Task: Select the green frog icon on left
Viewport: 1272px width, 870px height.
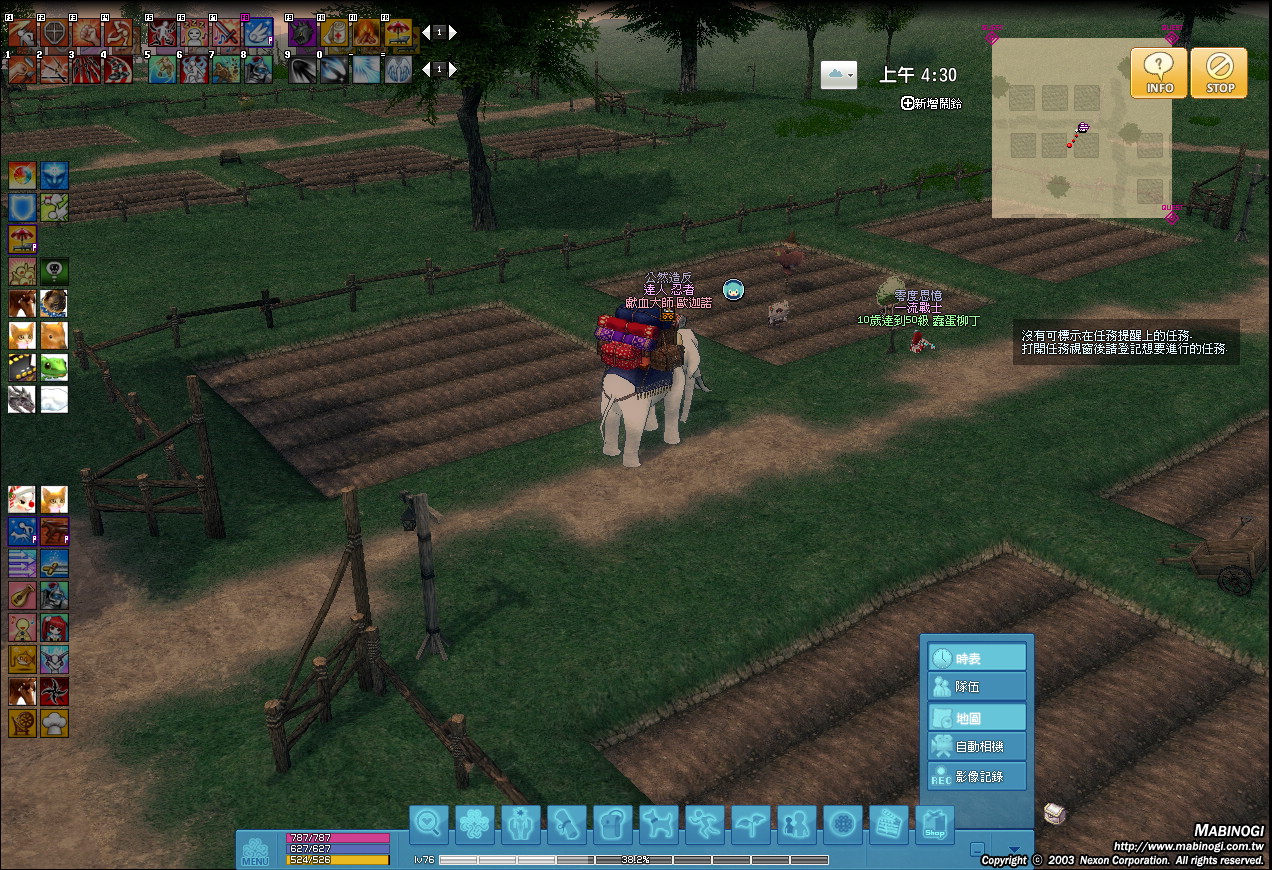Action: 54,367
